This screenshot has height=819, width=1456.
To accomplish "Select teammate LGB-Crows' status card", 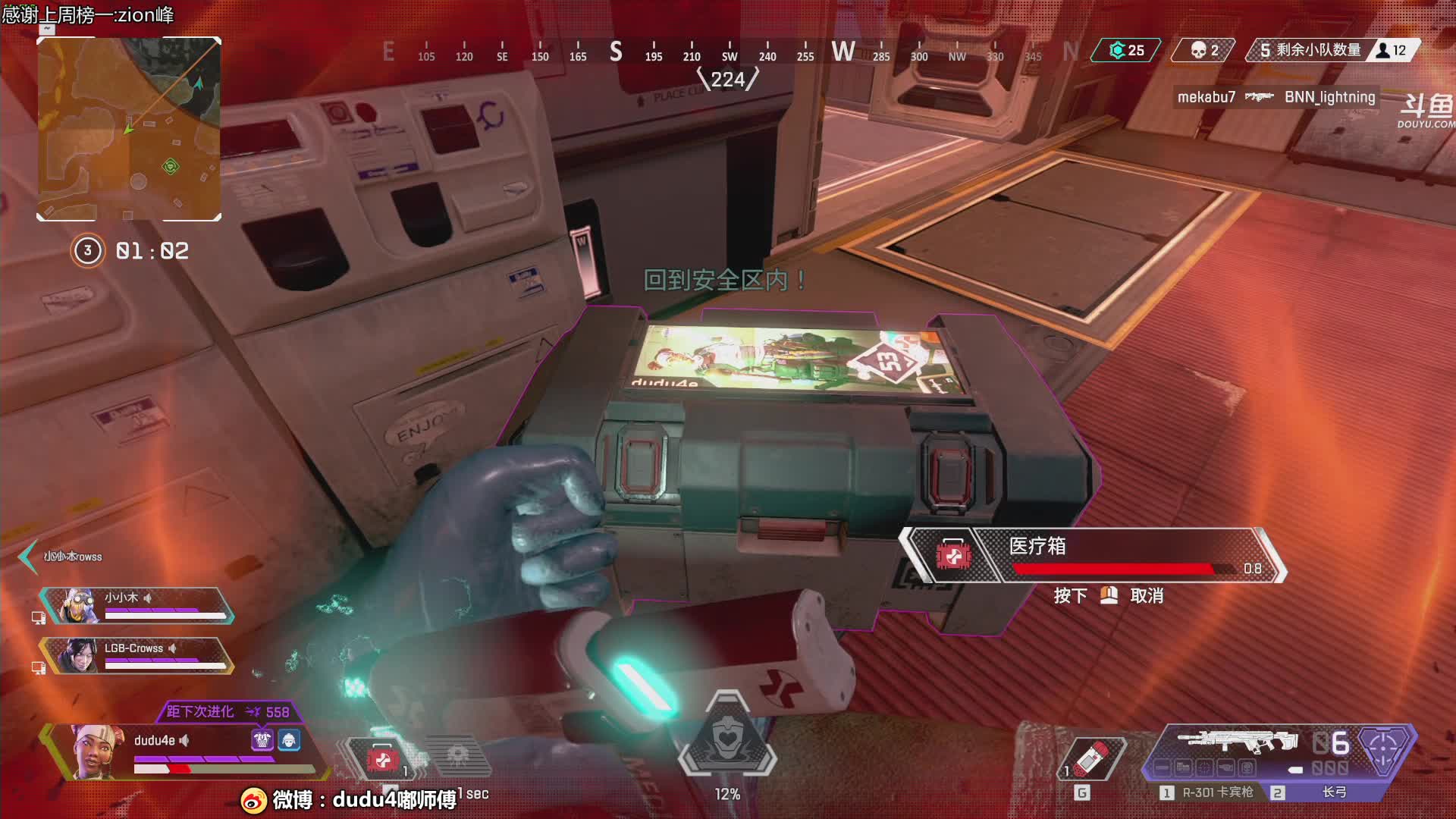I will [x=137, y=656].
